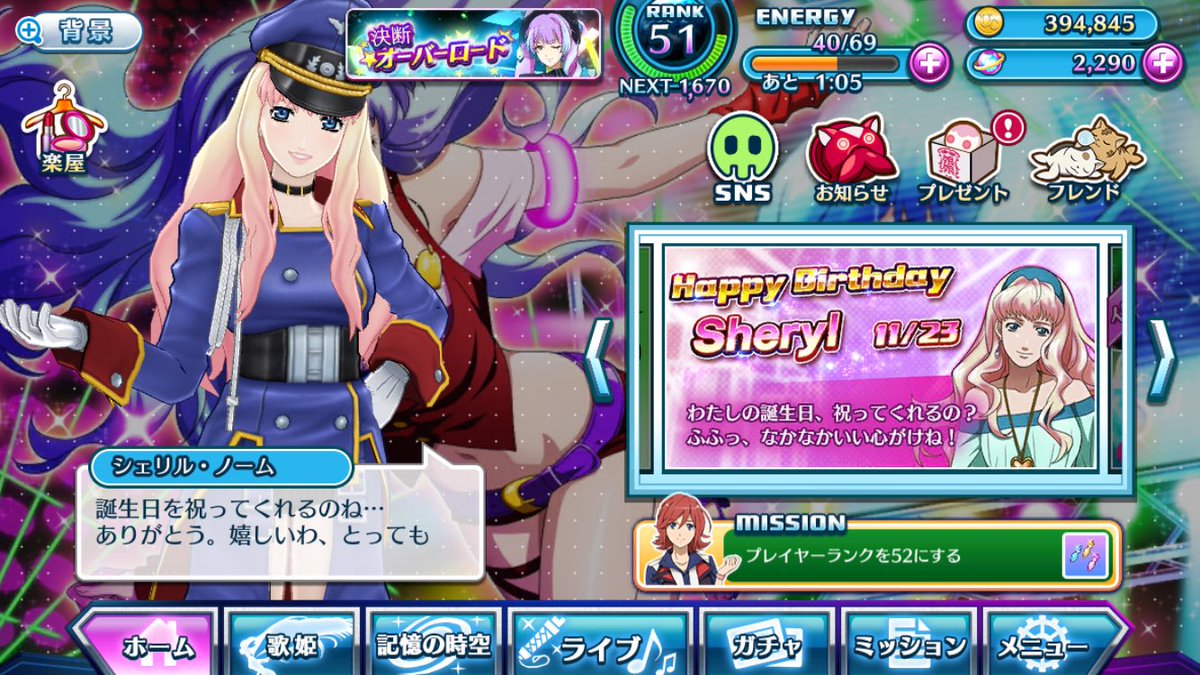Open the メニュー menu tab
This screenshot has width=1200, height=675.
[1052, 645]
